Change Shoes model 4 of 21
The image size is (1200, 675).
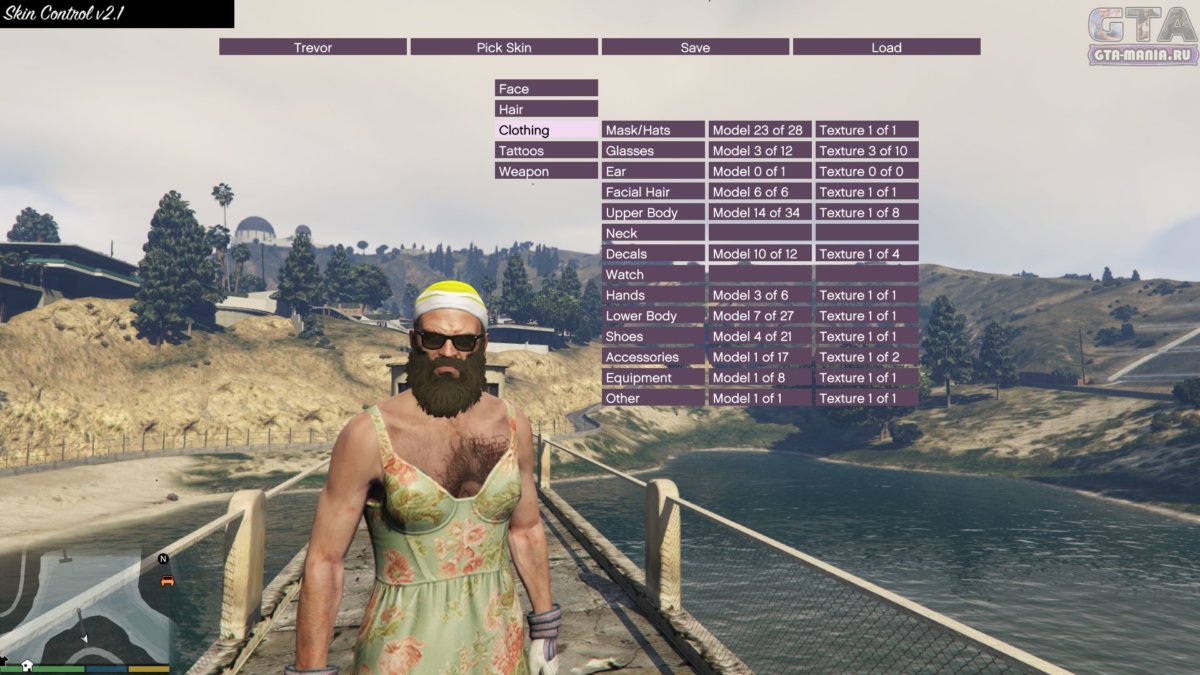click(760, 336)
